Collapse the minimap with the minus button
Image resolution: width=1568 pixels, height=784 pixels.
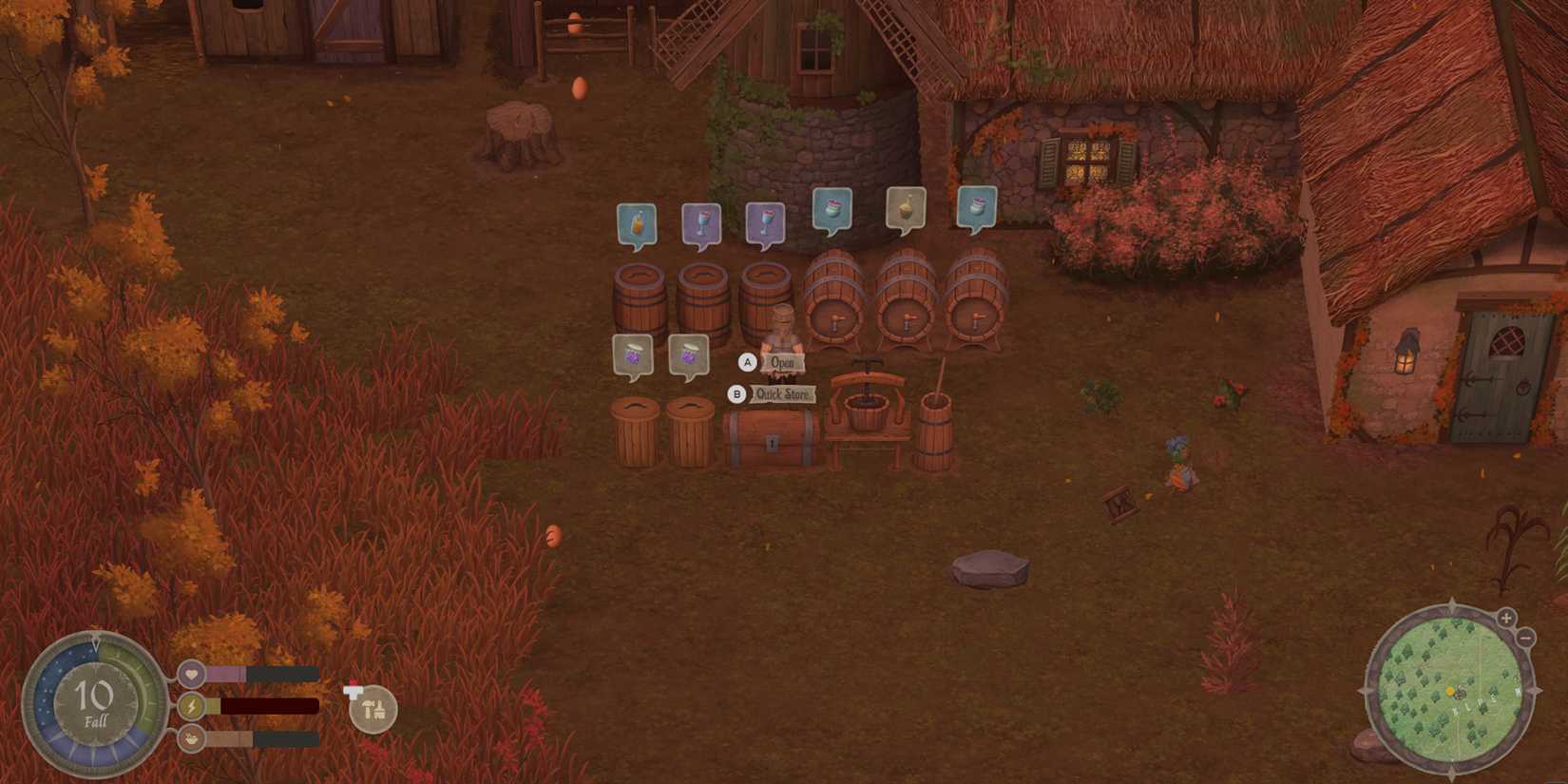[1527, 637]
